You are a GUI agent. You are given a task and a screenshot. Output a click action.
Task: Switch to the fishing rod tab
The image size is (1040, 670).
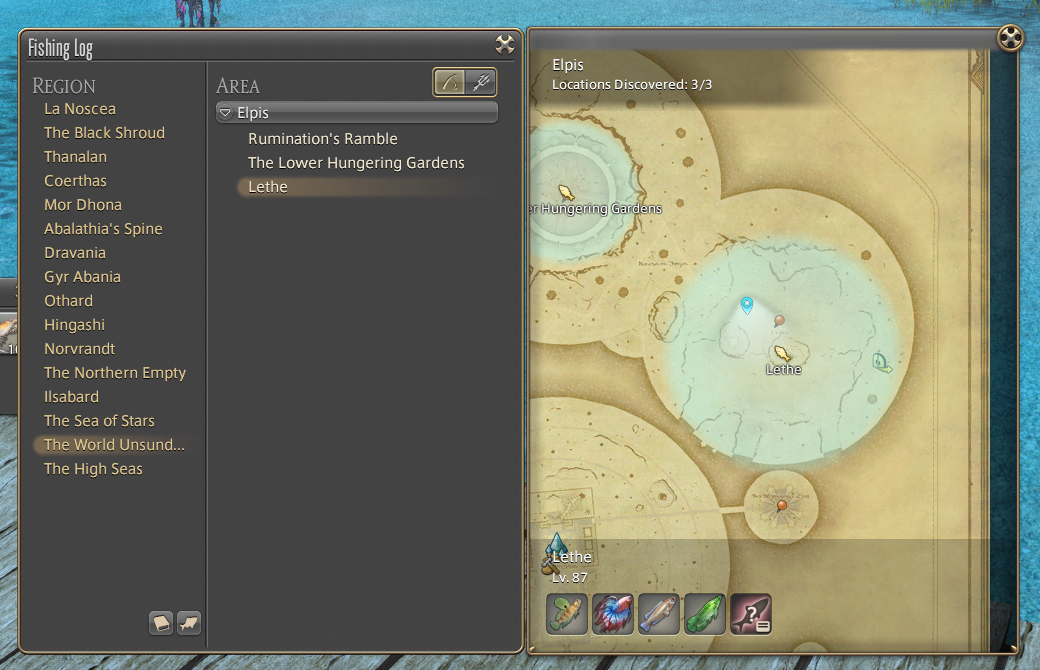[450, 82]
